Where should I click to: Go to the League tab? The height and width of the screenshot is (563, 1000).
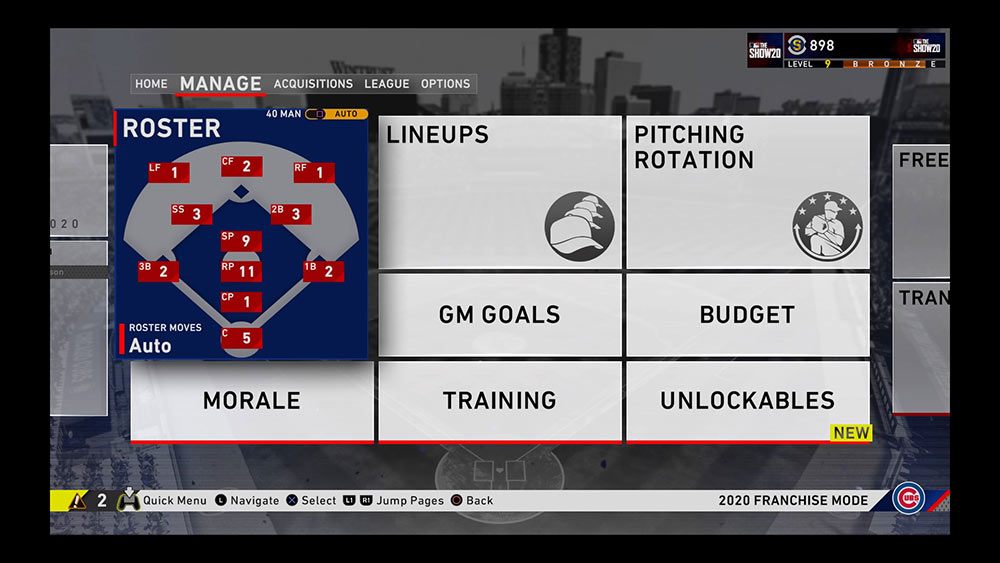(x=387, y=84)
